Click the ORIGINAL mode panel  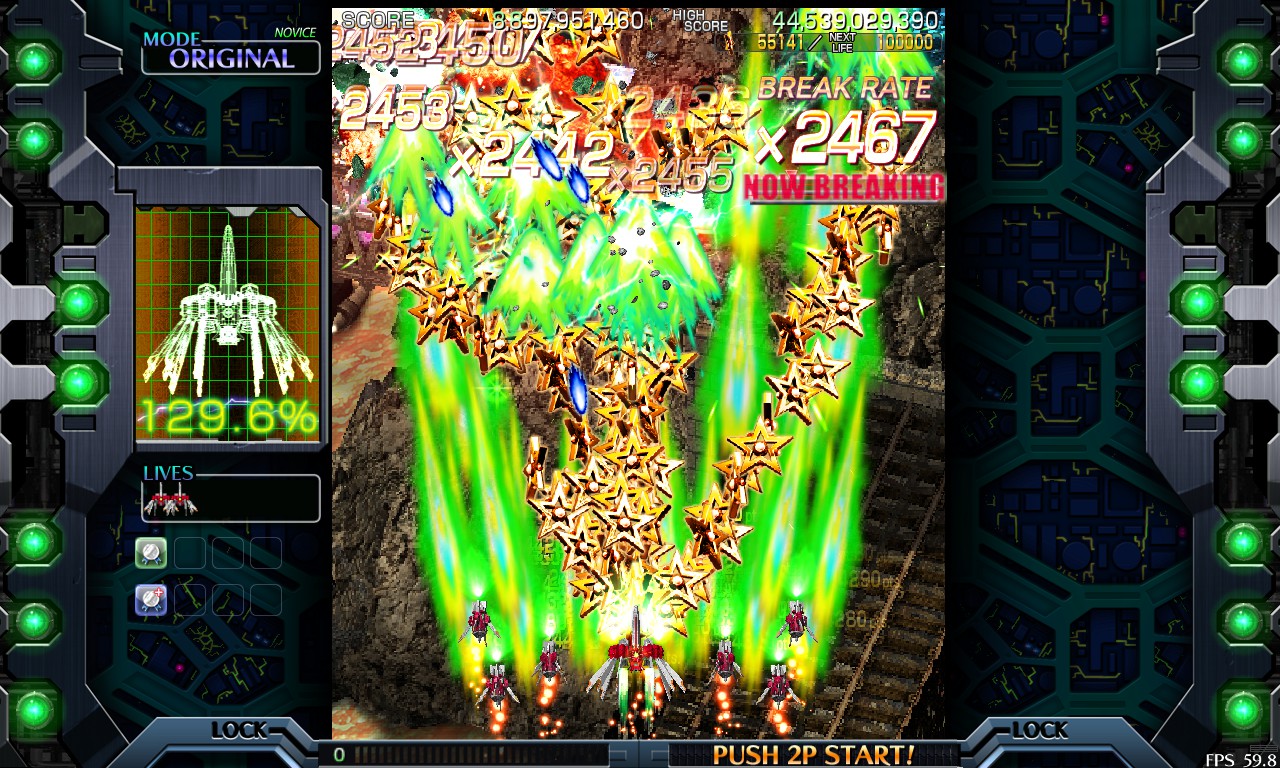pyautogui.click(x=231, y=56)
